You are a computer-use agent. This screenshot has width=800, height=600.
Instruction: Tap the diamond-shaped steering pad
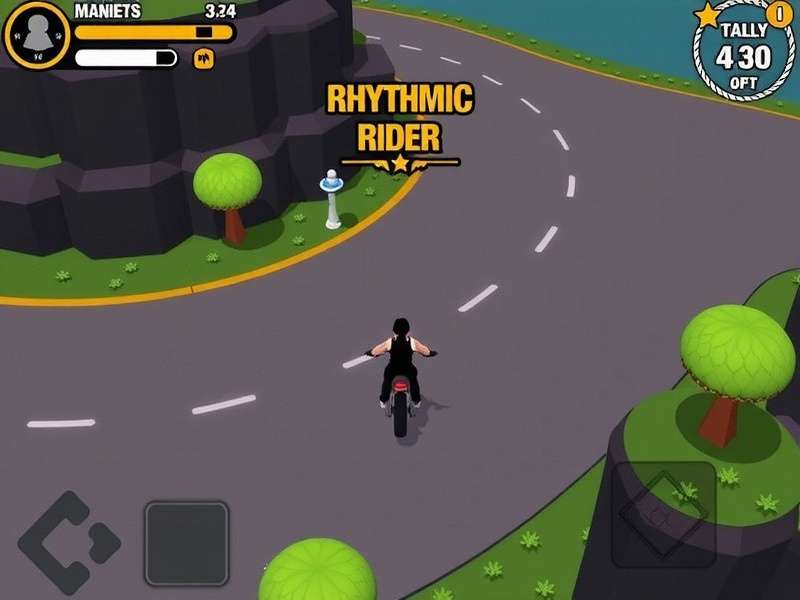point(68,543)
